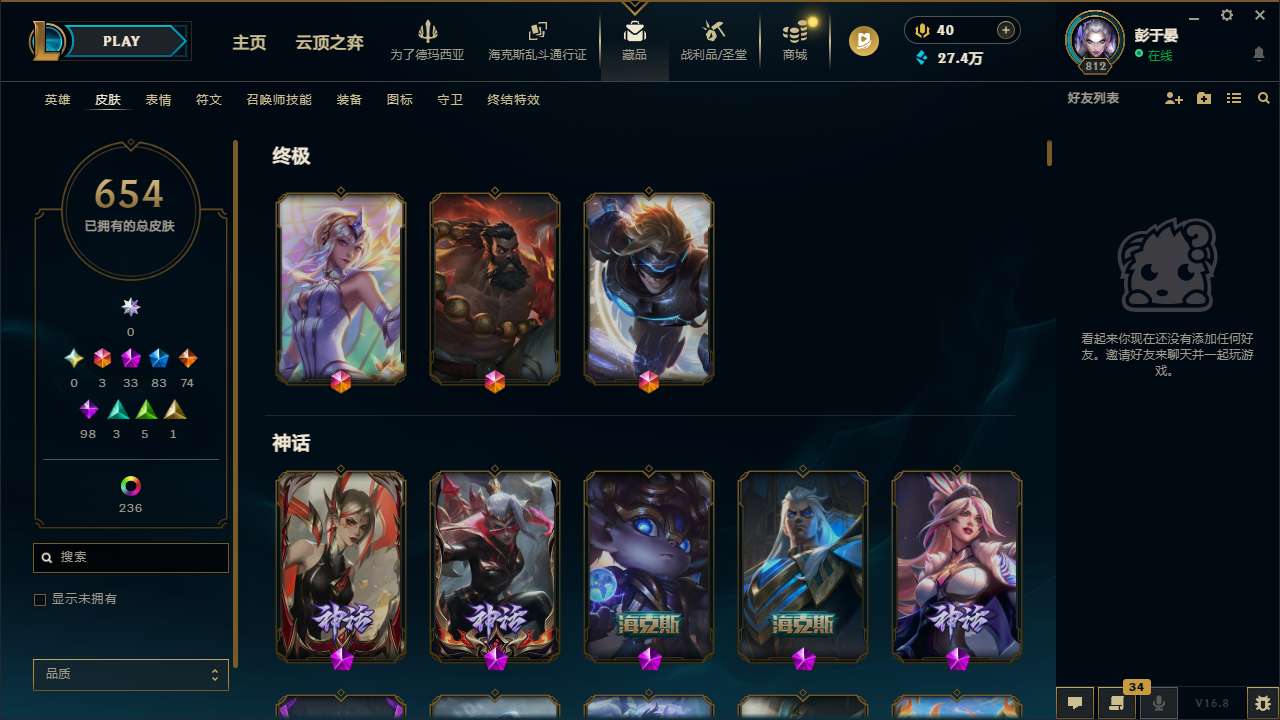
Task: Click the add friend icon above friend list
Action: pyautogui.click(x=1174, y=99)
